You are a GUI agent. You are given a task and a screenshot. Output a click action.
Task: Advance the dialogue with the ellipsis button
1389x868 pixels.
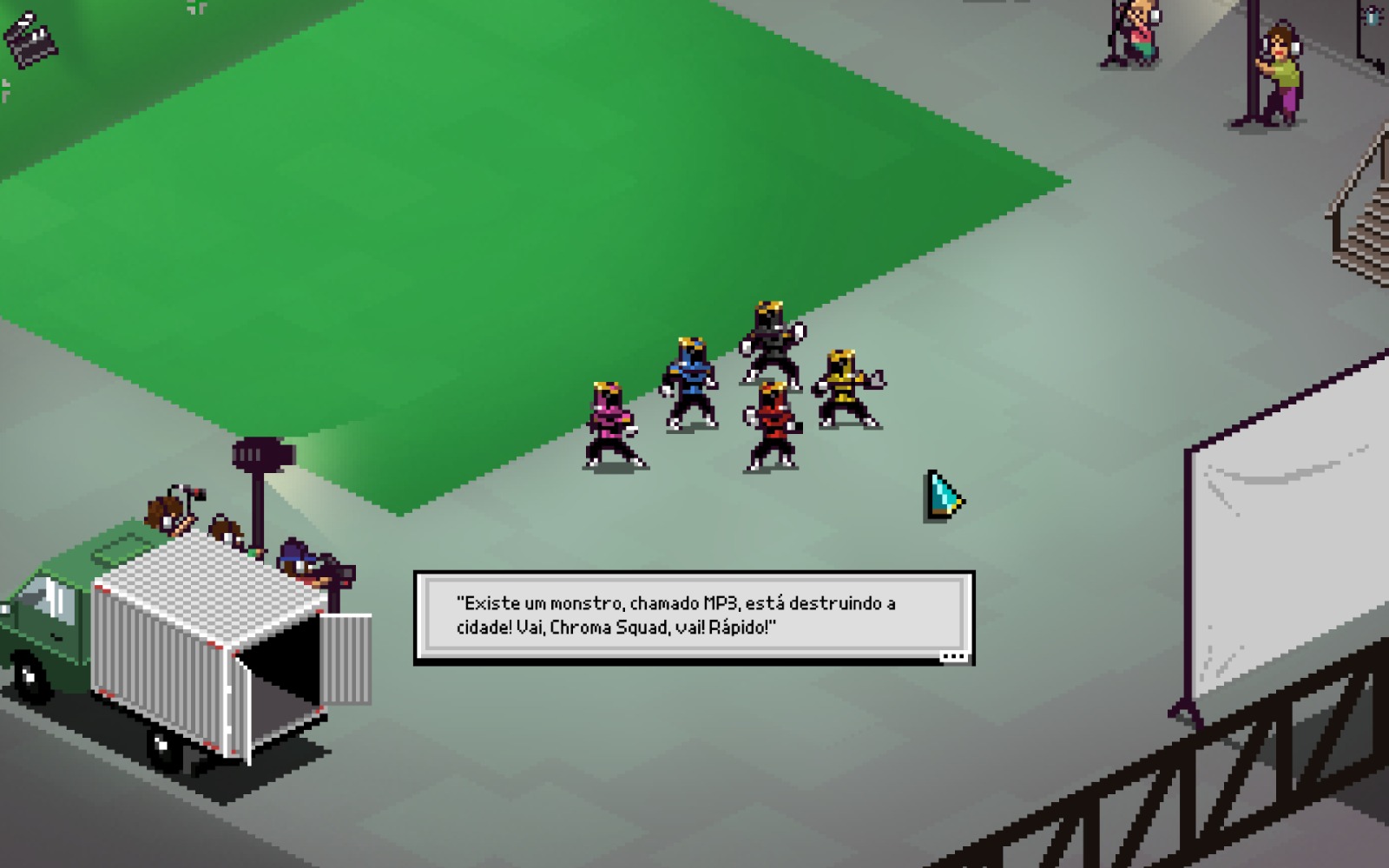click(953, 656)
